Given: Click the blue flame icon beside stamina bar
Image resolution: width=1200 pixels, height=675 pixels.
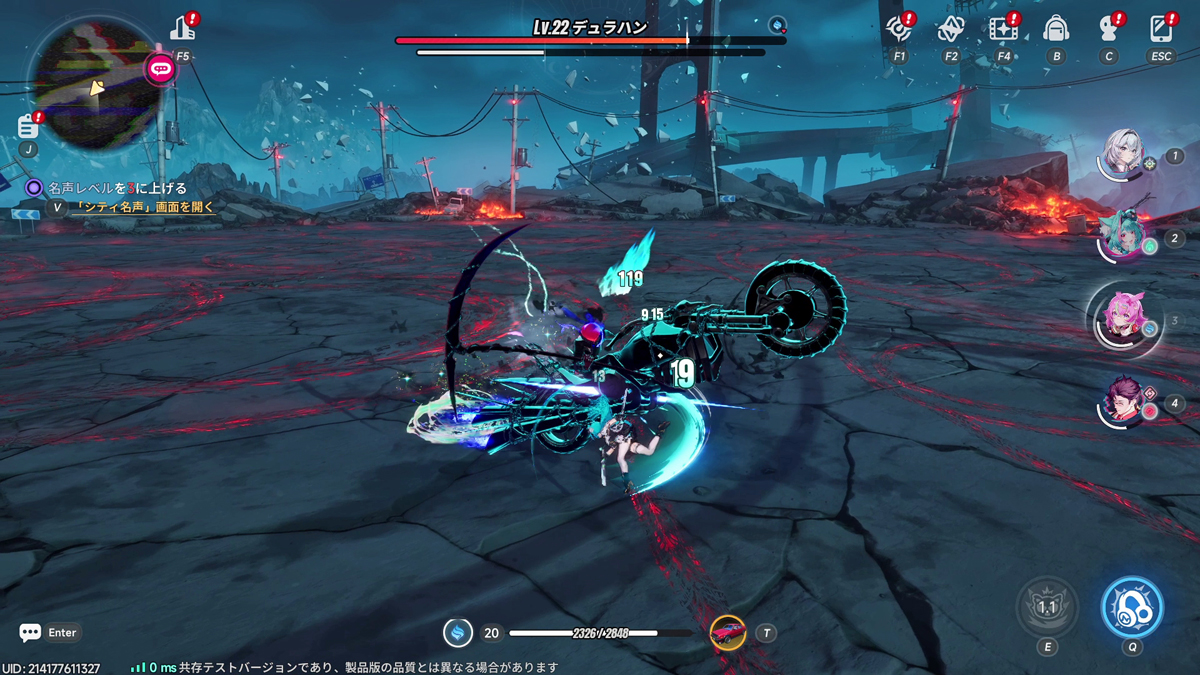Looking at the screenshot, I should click(458, 632).
